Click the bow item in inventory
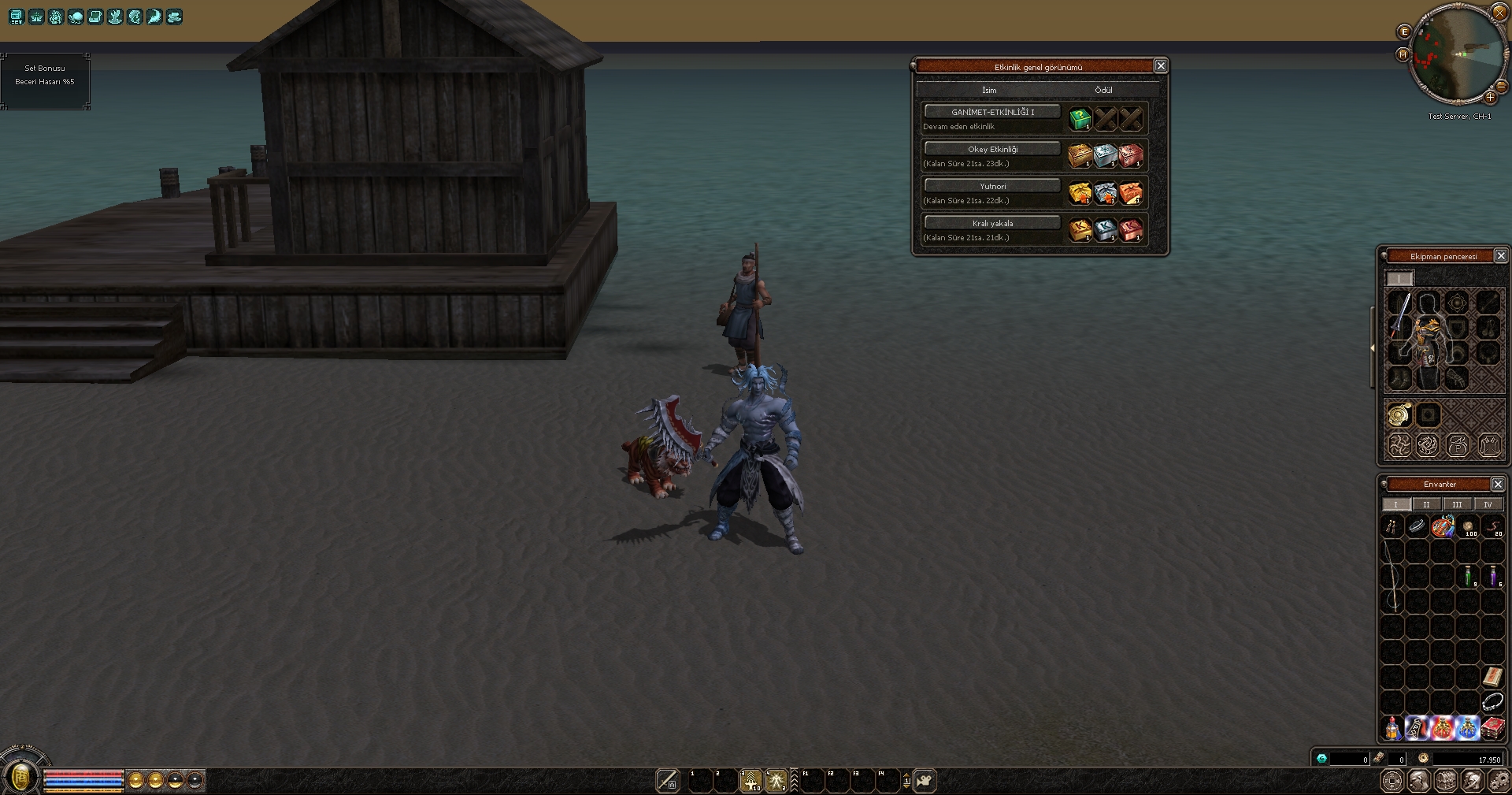The width and height of the screenshot is (1512, 795). pos(1392,575)
